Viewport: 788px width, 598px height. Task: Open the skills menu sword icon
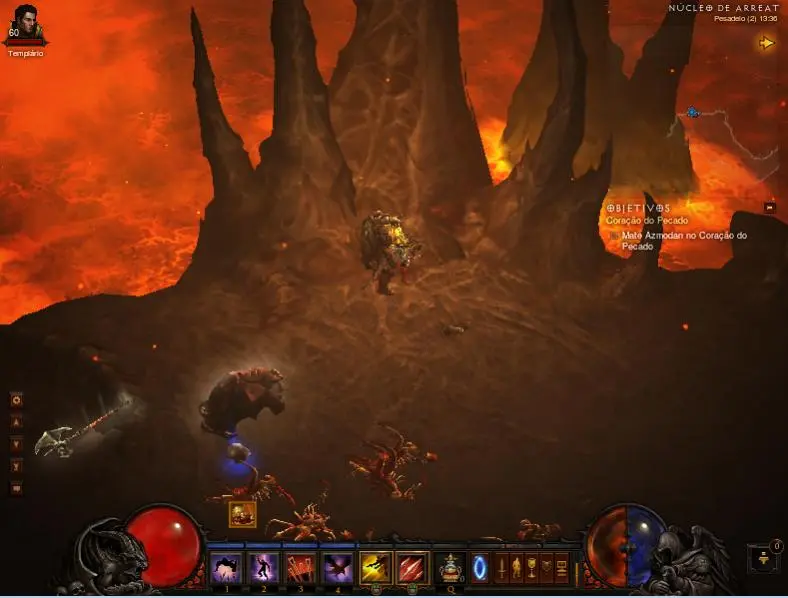(502, 568)
